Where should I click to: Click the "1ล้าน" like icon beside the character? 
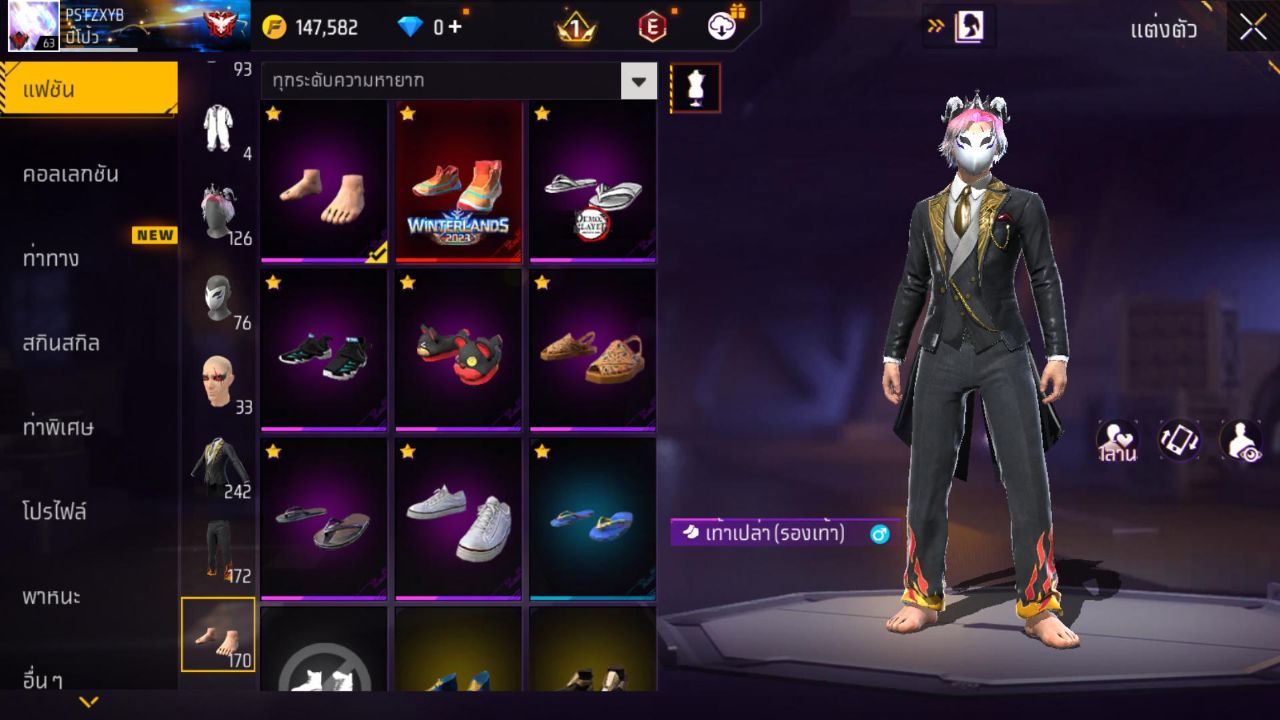point(1116,440)
